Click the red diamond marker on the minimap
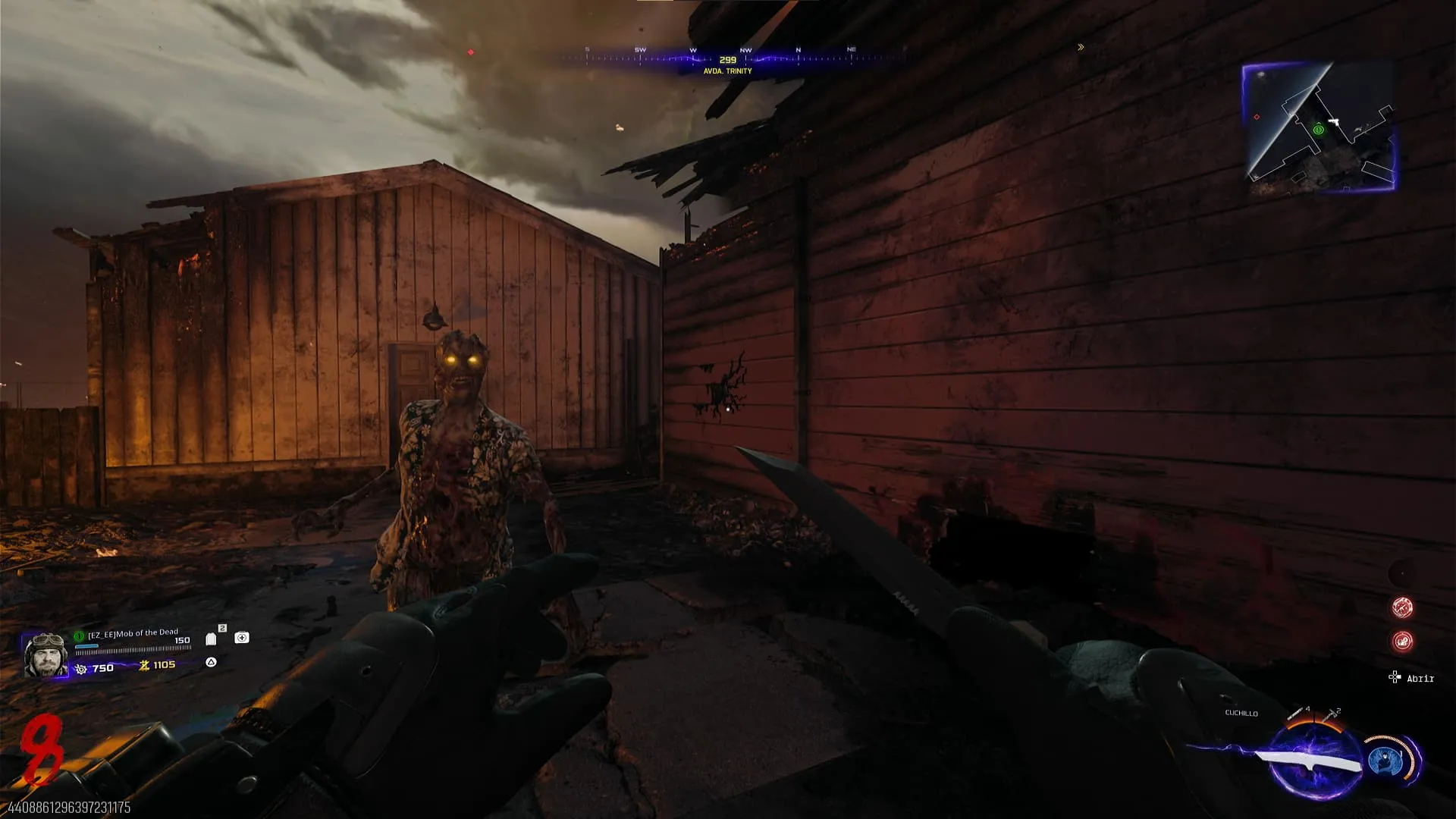 pos(1257,117)
